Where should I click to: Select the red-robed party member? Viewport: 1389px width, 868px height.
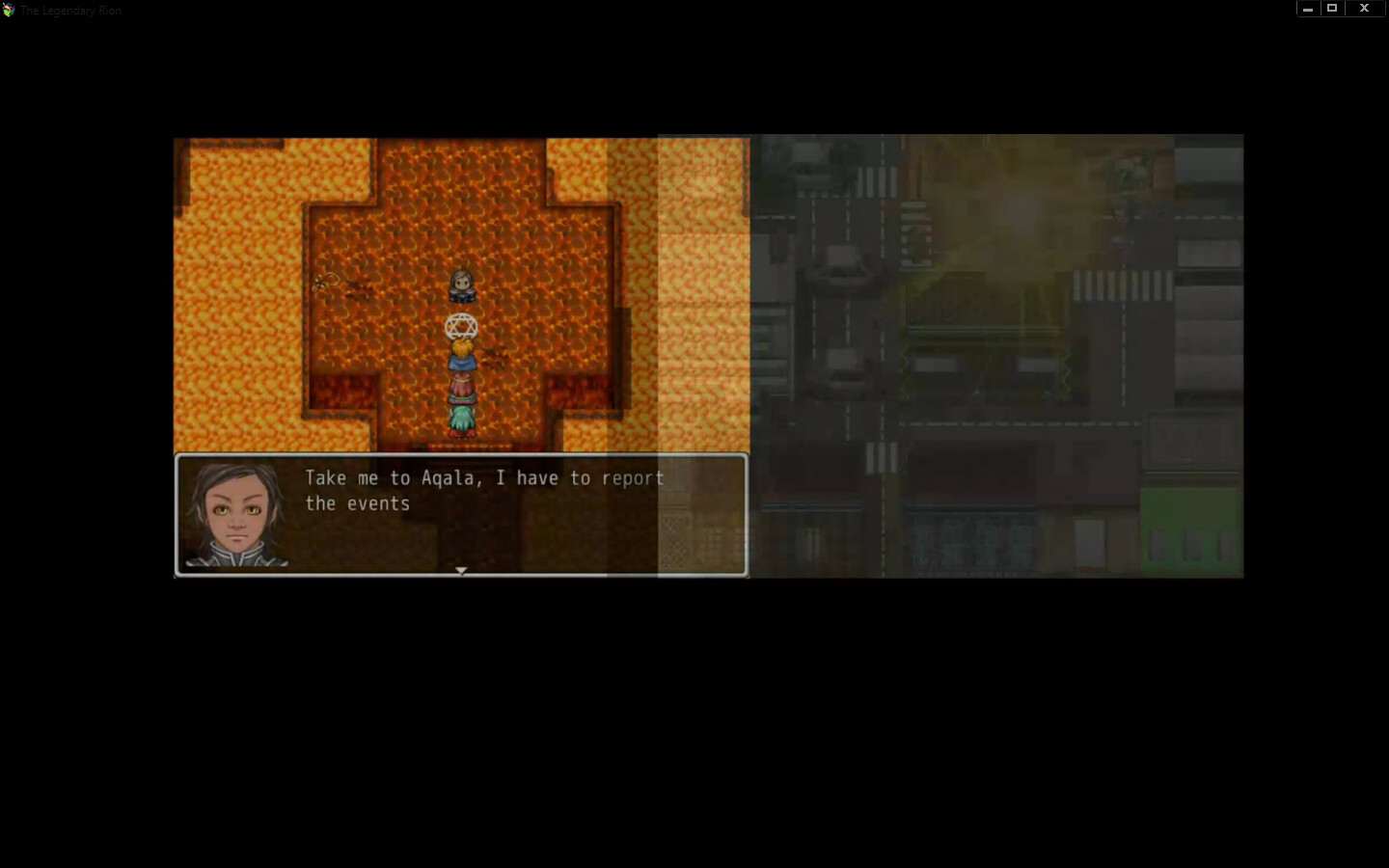point(462,388)
